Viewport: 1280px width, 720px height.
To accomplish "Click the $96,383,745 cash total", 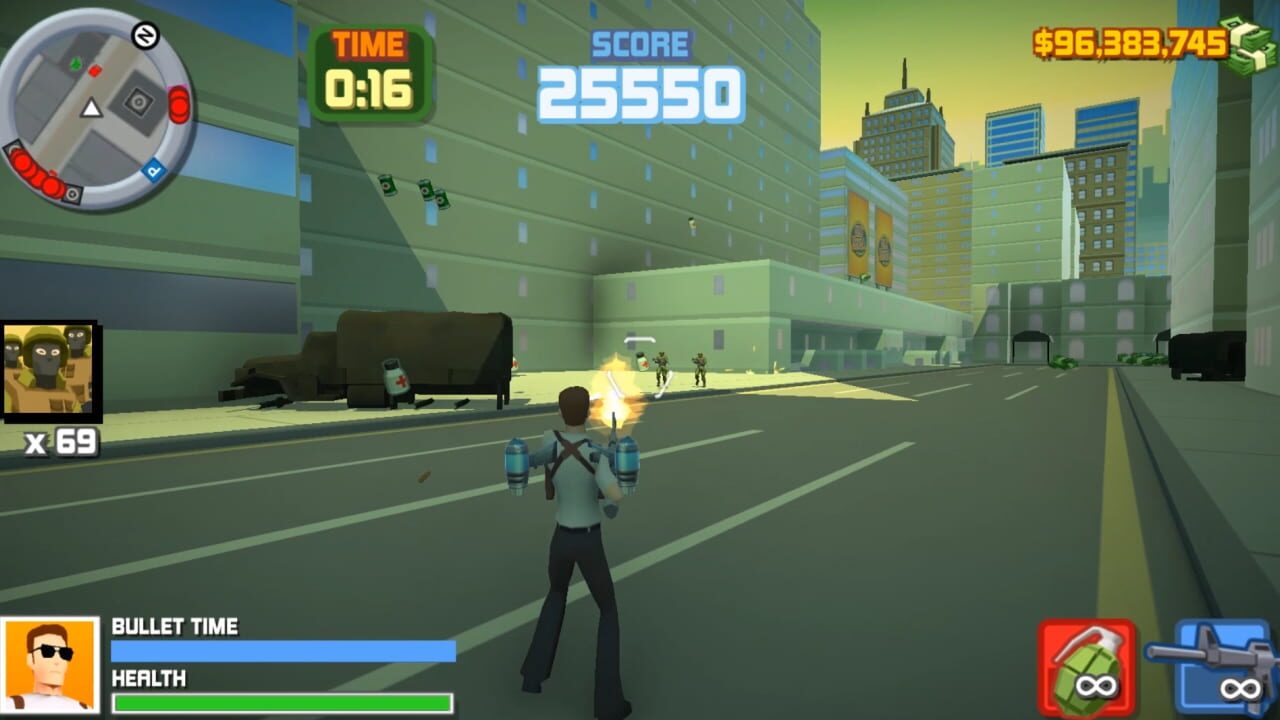I will tap(1128, 42).
